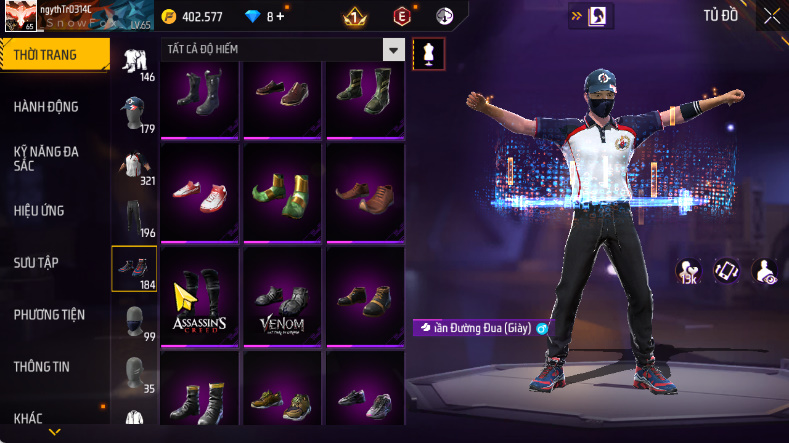Equip the Venom shoes item
The image size is (789, 443).
pos(285,293)
